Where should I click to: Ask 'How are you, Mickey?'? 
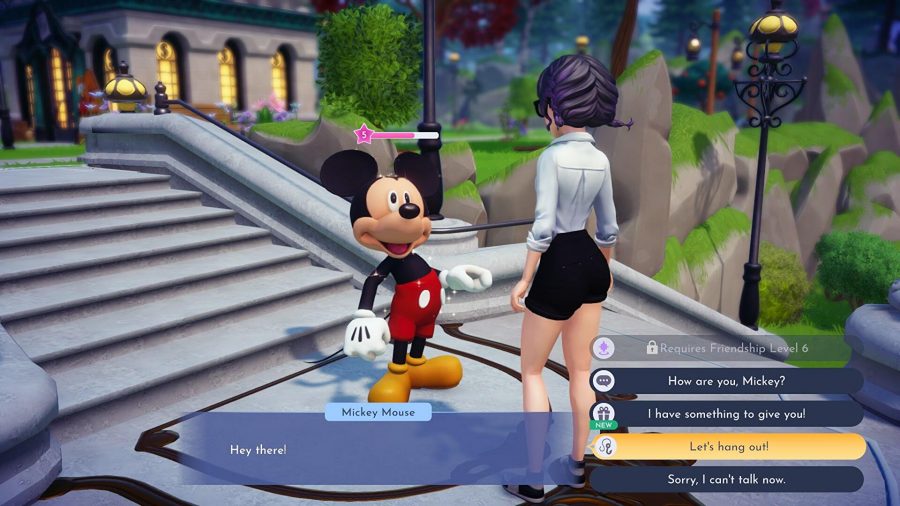[726, 381]
